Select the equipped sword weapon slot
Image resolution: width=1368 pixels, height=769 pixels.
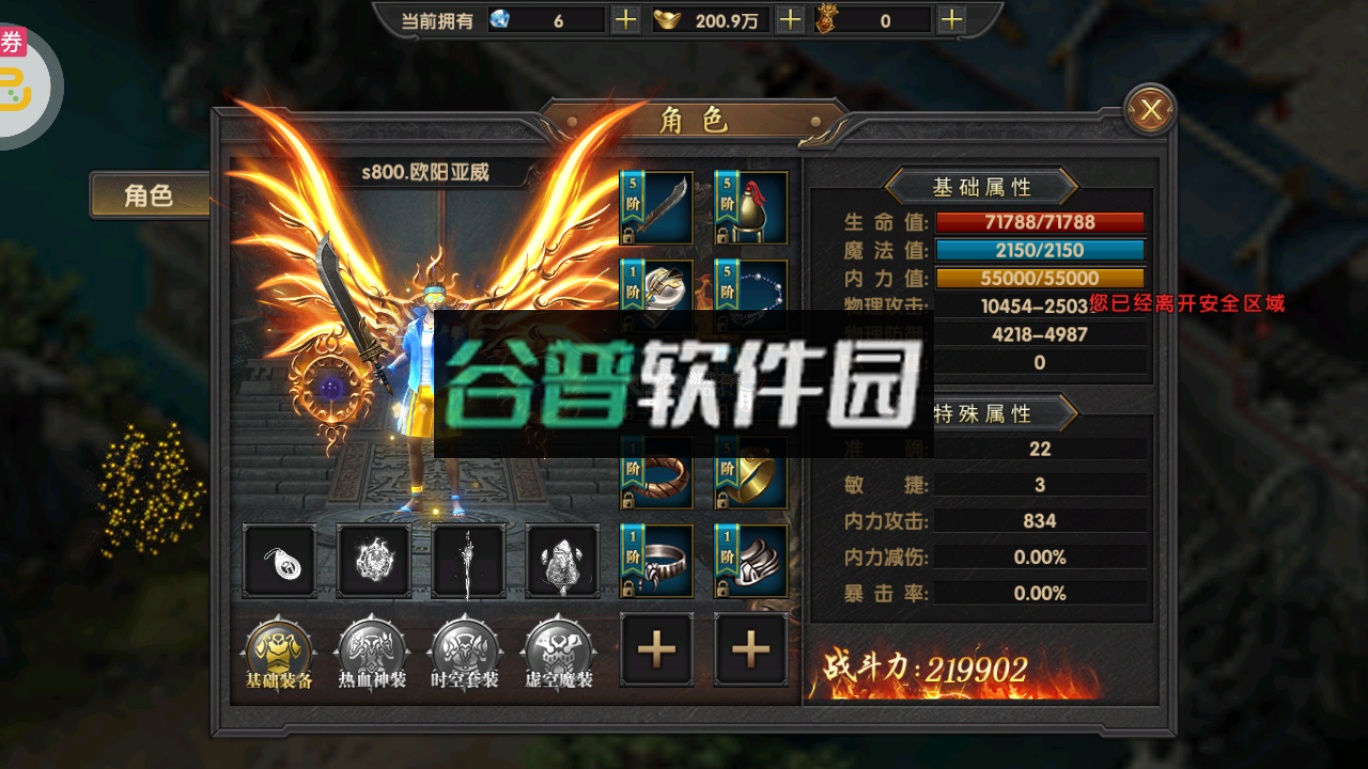pyautogui.click(x=656, y=207)
